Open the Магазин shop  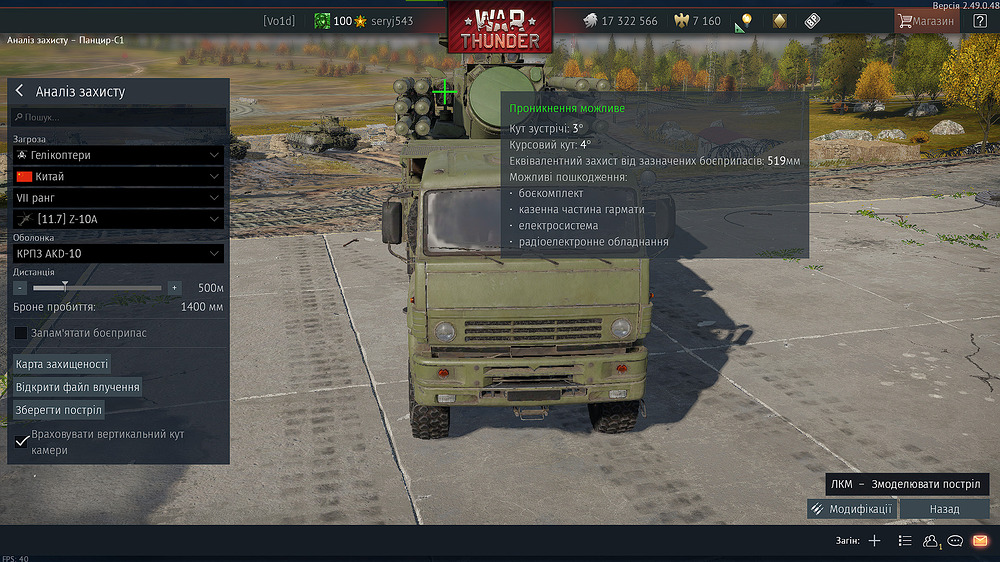(x=927, y=20)
